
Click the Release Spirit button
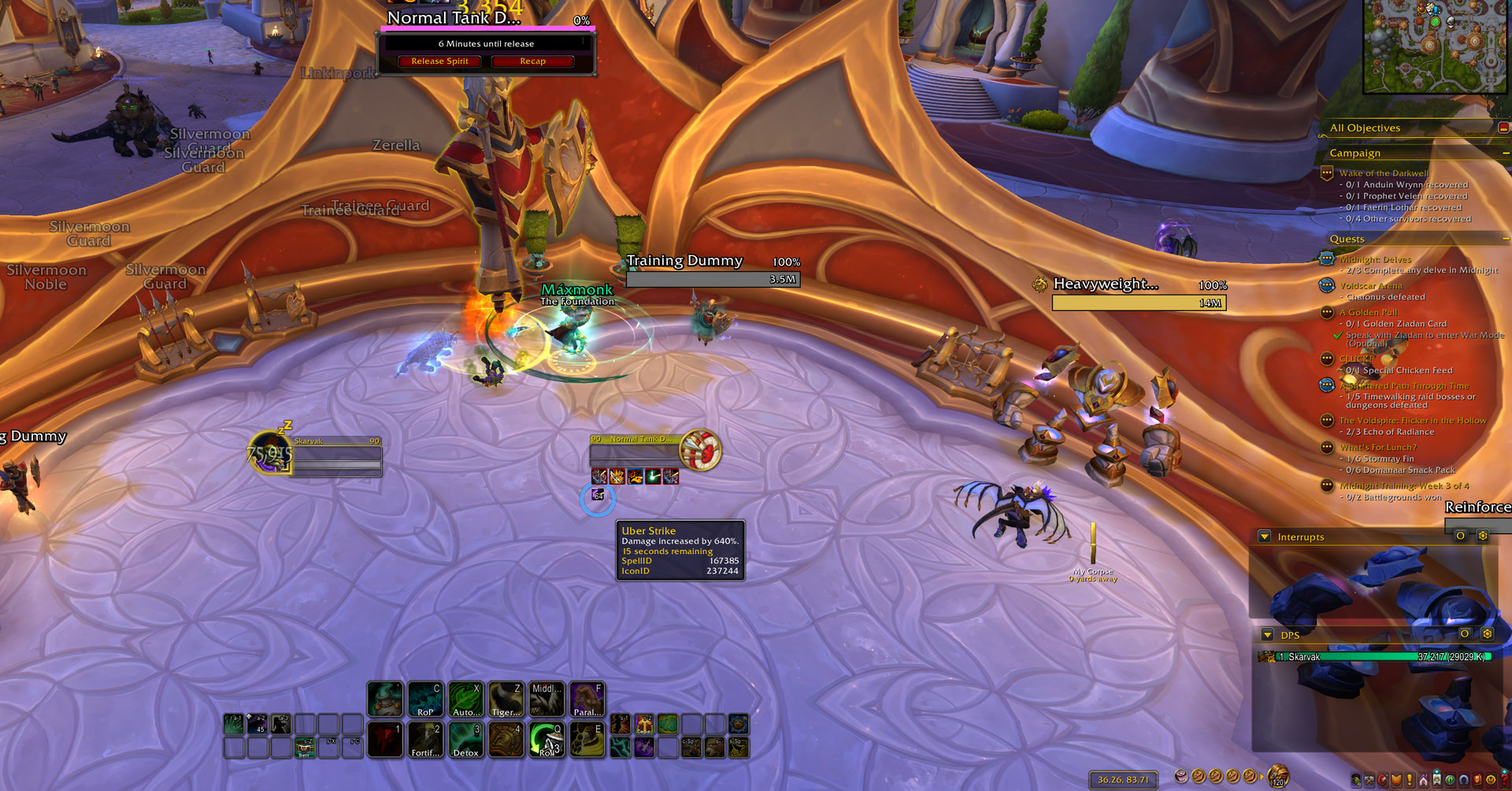point(439,61)
